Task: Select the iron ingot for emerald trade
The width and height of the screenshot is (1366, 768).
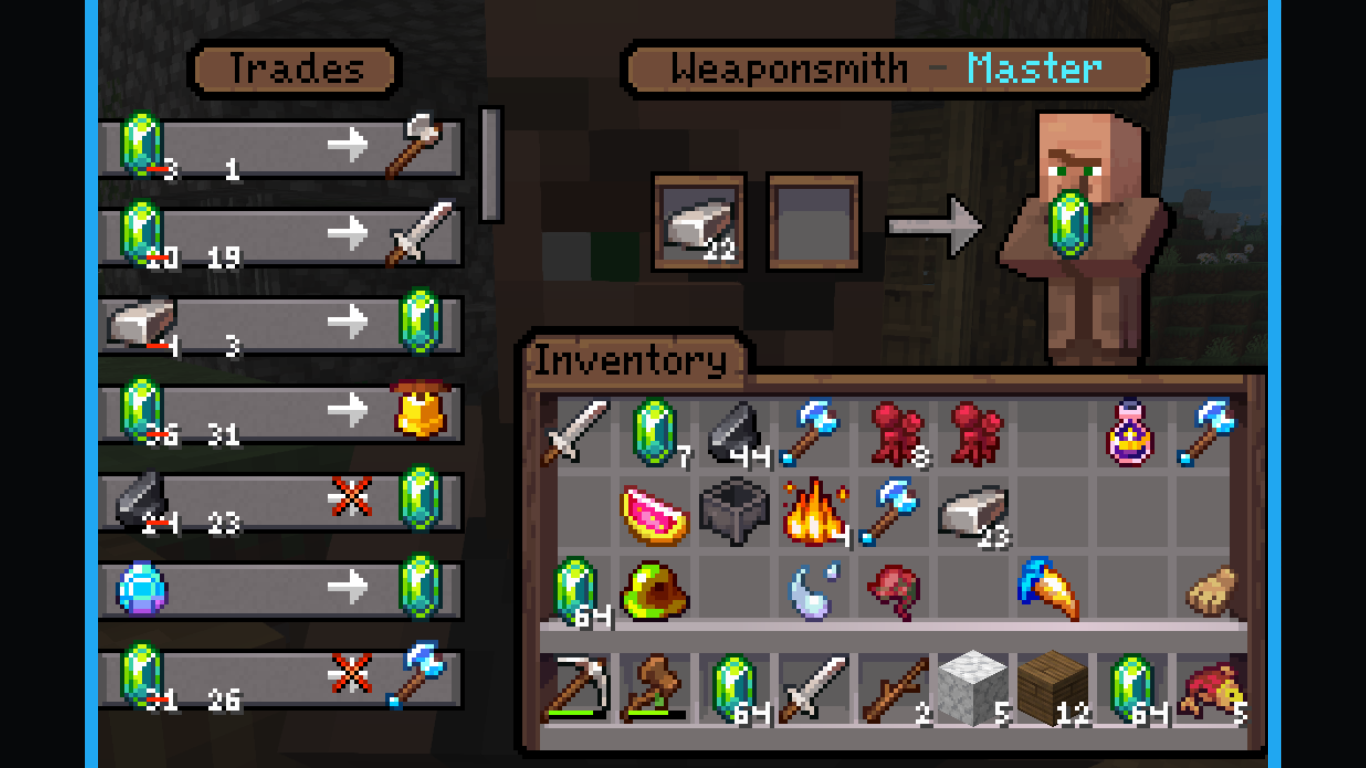Action: point(280,324)
